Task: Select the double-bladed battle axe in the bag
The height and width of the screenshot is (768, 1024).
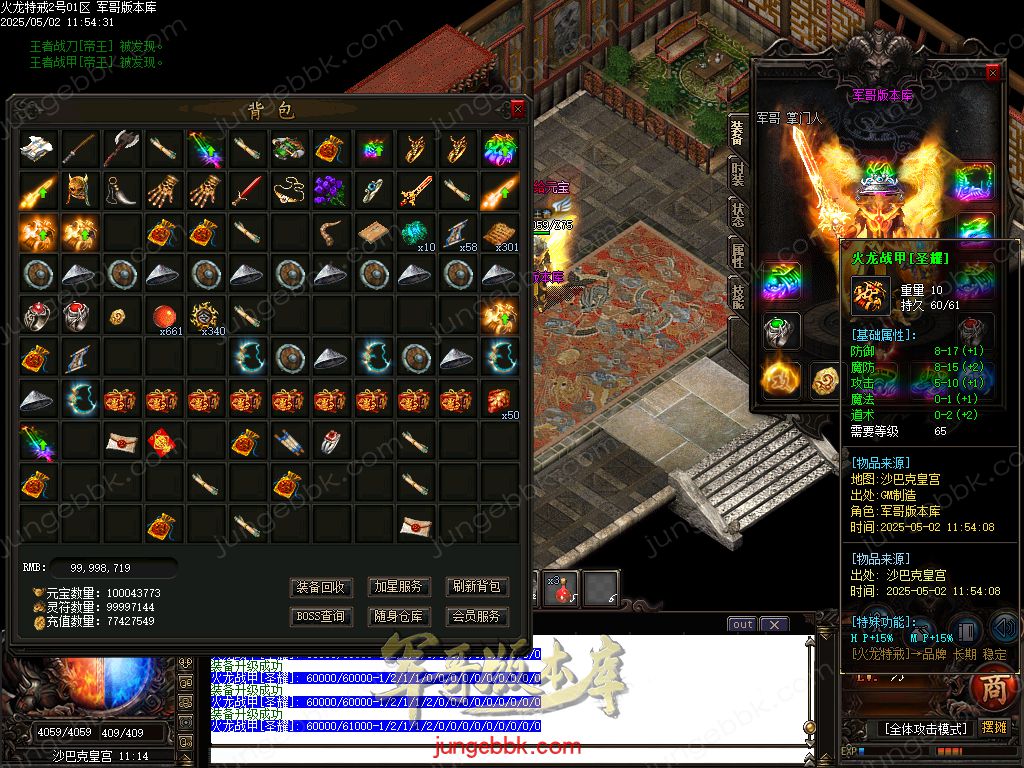Action: click(121, 148)
